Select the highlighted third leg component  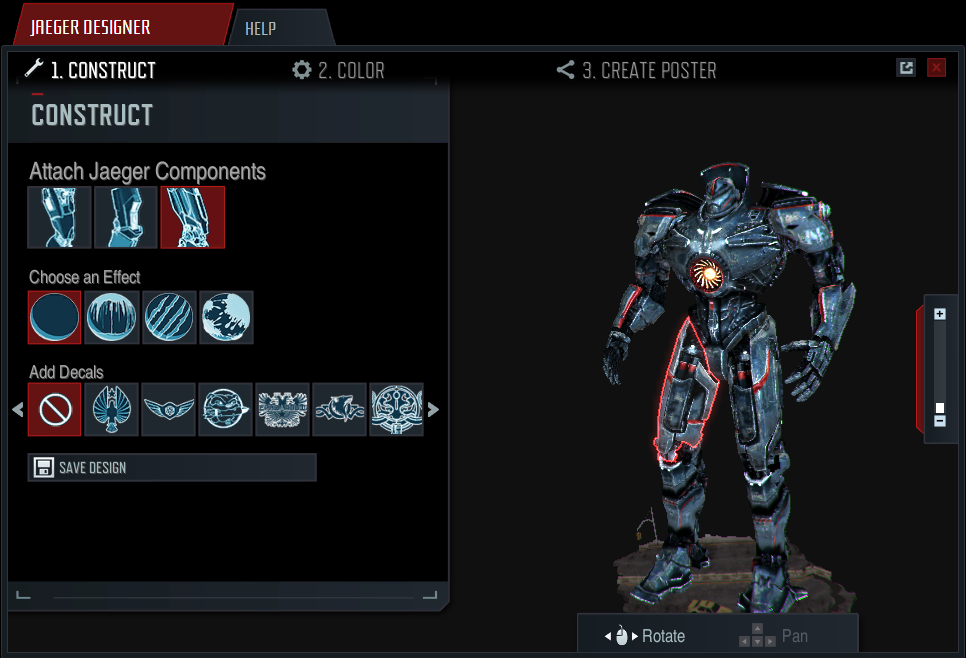click(192, 217)
